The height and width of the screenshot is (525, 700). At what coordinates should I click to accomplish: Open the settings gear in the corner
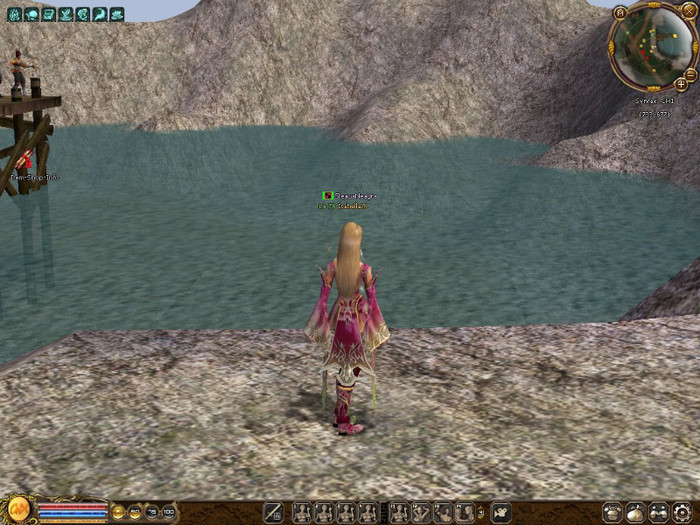tap(682, 512)
